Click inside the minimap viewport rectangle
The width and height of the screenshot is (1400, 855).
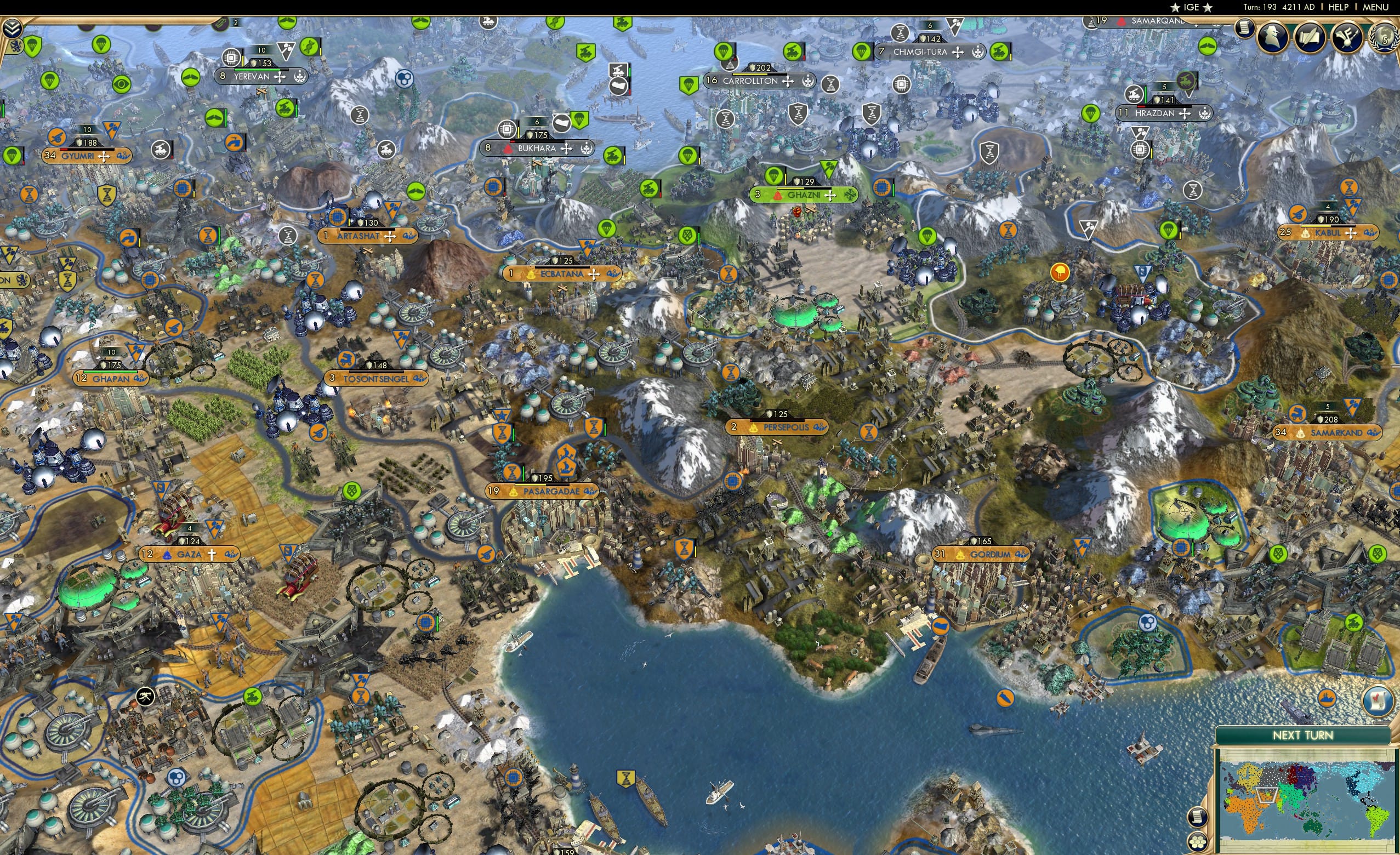(1267, 795)
